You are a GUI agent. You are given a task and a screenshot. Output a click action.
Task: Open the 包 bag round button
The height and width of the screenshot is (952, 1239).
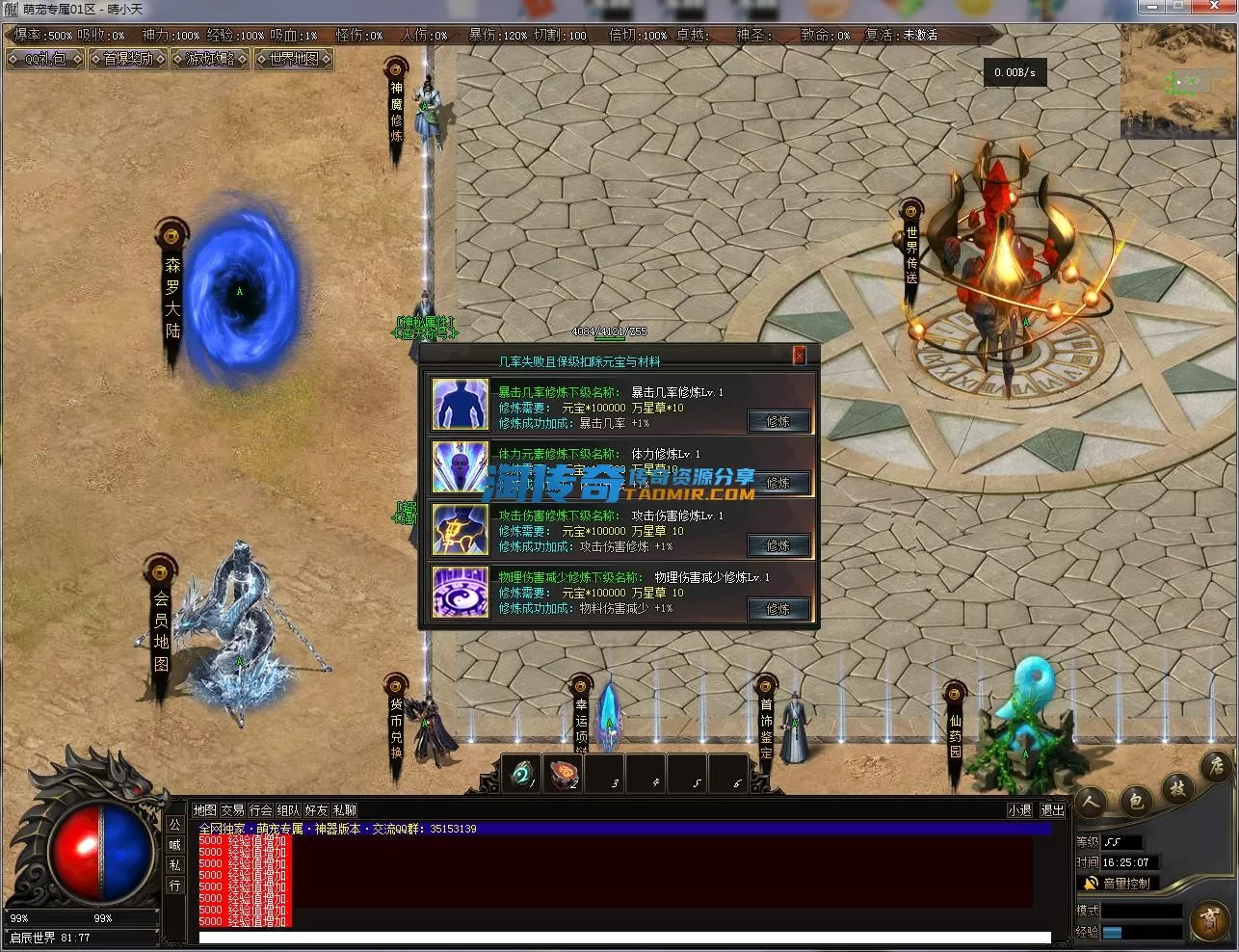(x=1135, y=800)
